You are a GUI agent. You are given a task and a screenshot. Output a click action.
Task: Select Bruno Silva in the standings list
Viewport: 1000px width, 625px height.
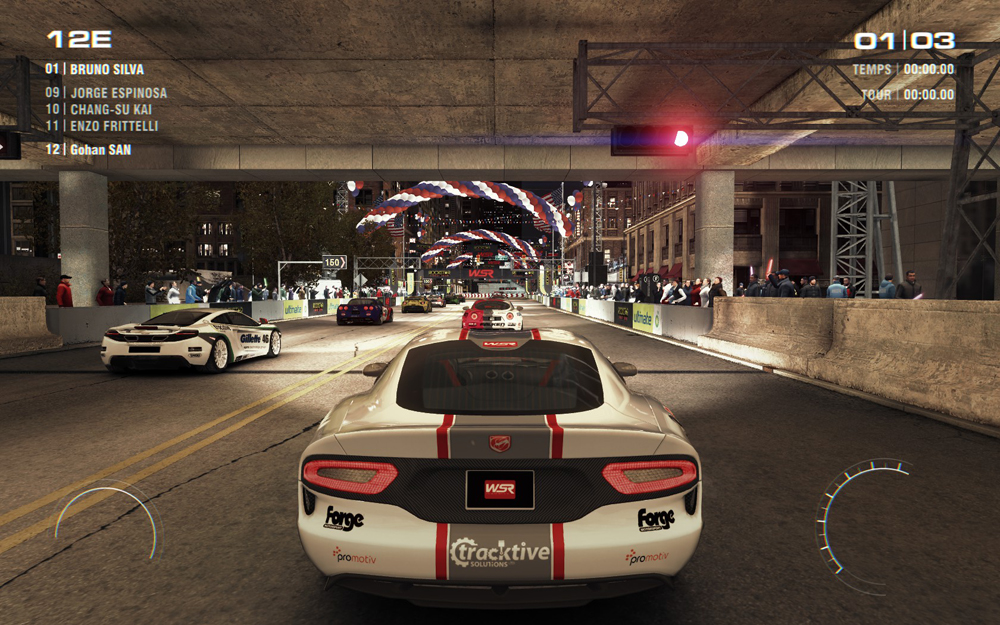point(95,70)
